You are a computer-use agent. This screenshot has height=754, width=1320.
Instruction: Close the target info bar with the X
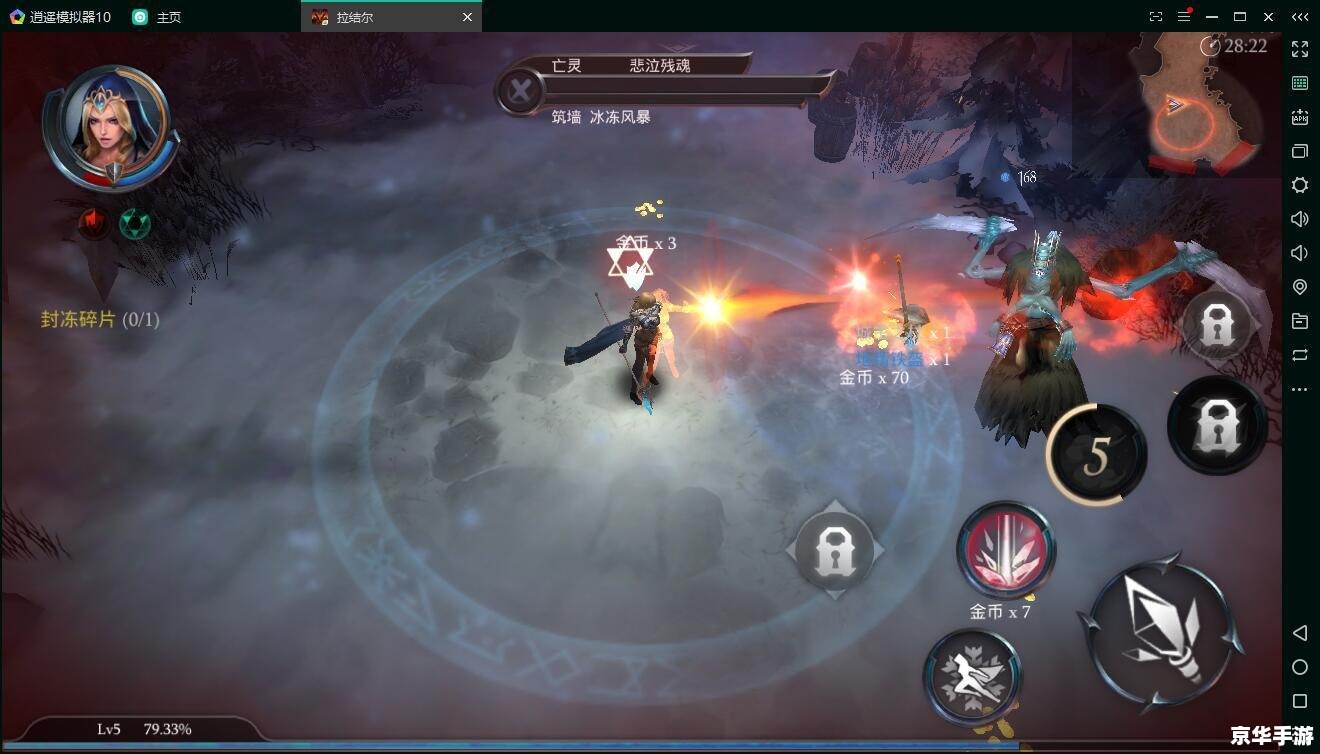pos(520,92)
